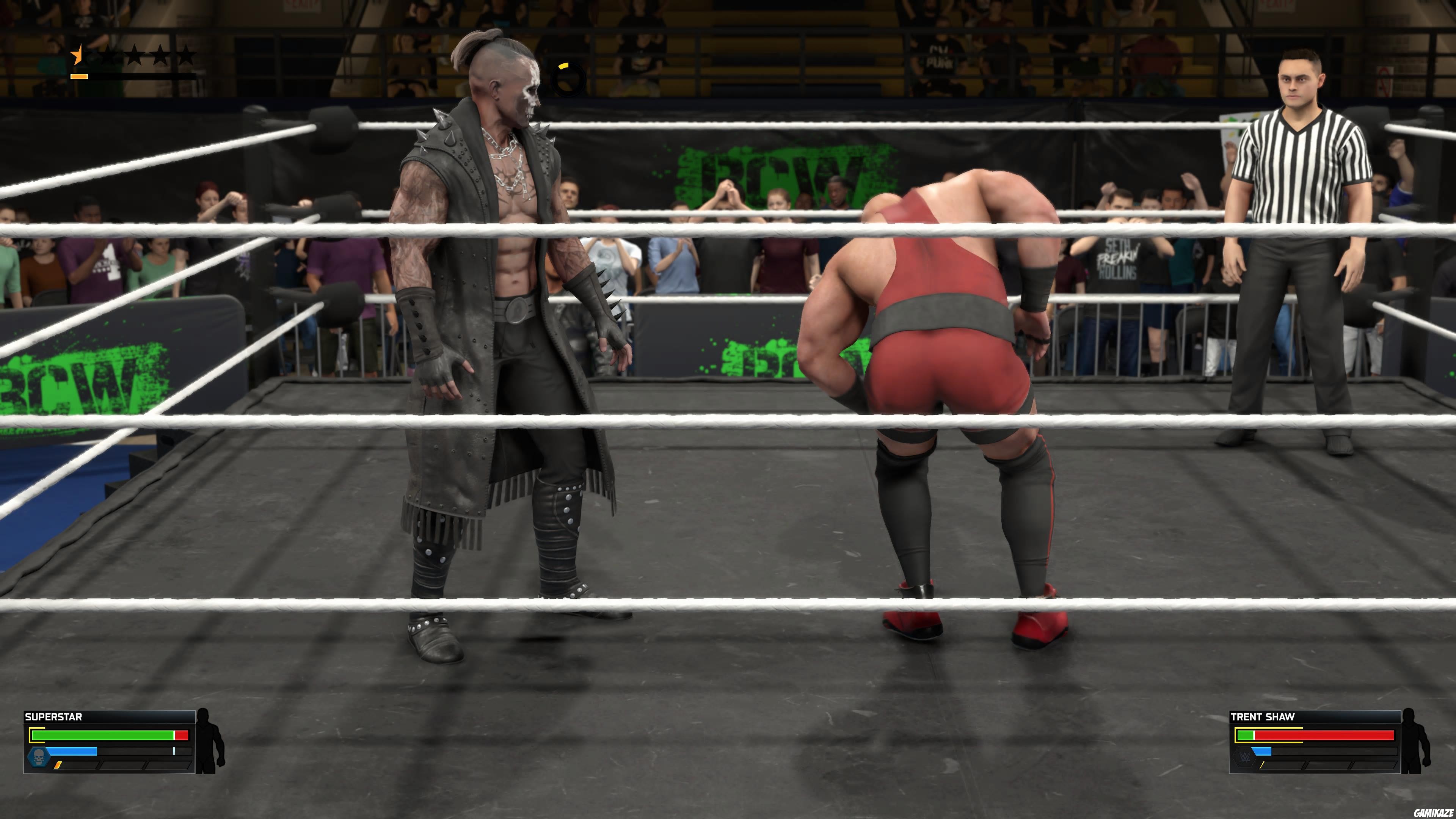Click the yellow momentum wedge in SUPERSTAR's panel

58,766
